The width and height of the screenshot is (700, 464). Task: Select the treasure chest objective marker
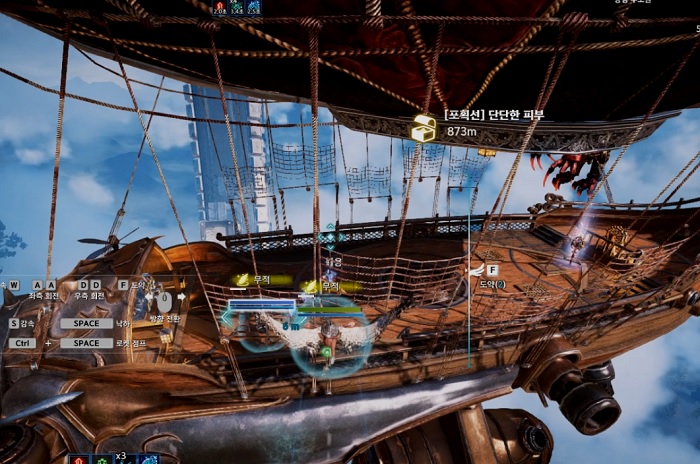[424, 128]
